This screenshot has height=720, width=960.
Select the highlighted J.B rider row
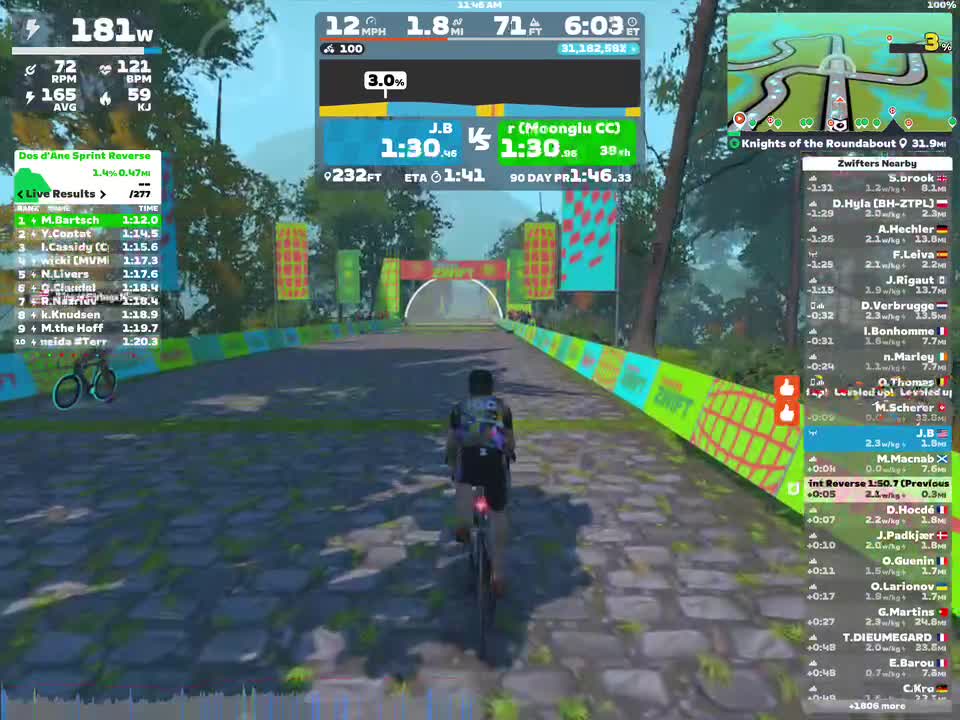tap(876, 438)
